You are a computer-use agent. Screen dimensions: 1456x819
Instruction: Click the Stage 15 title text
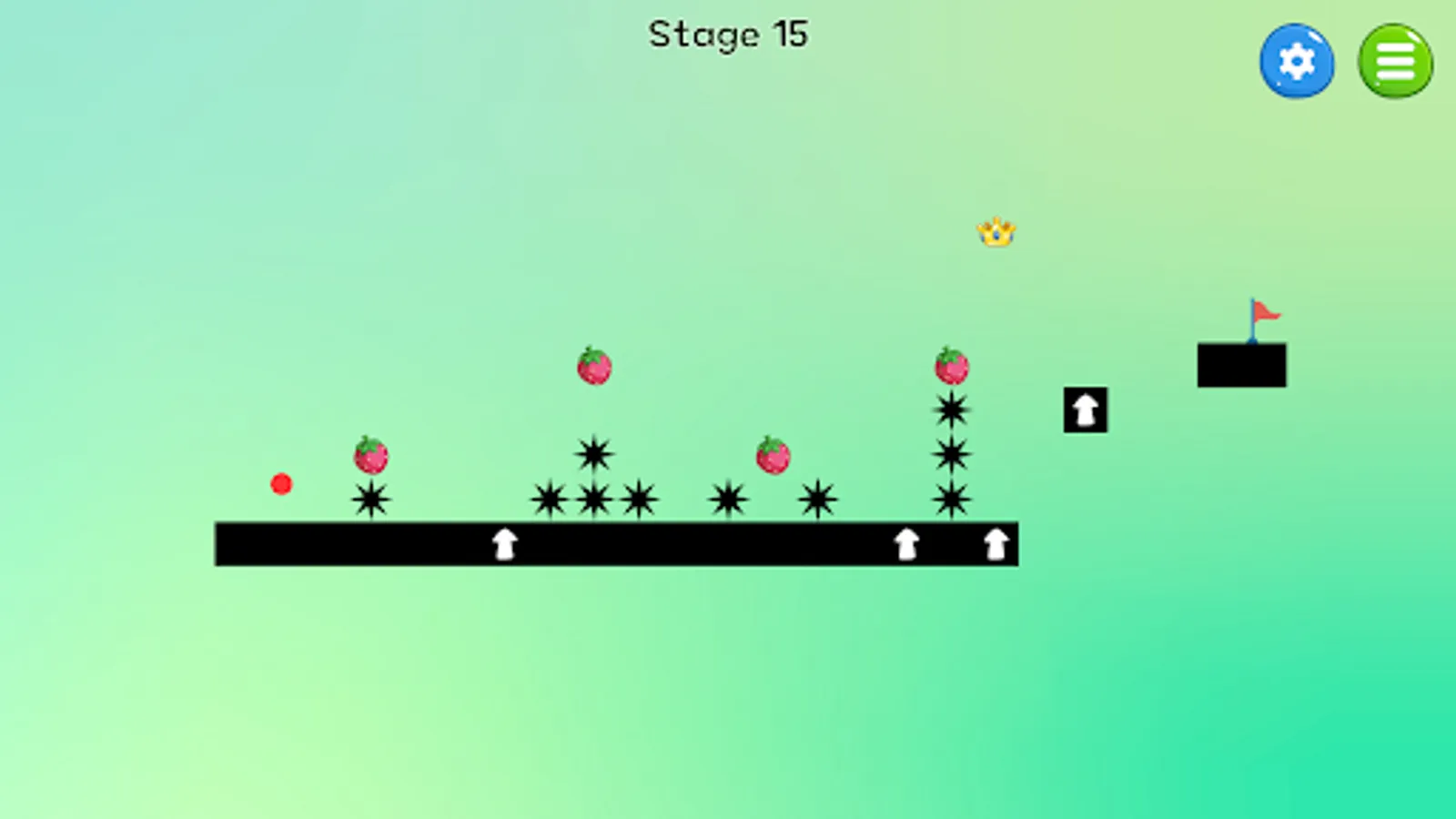(x=728, y=35)
